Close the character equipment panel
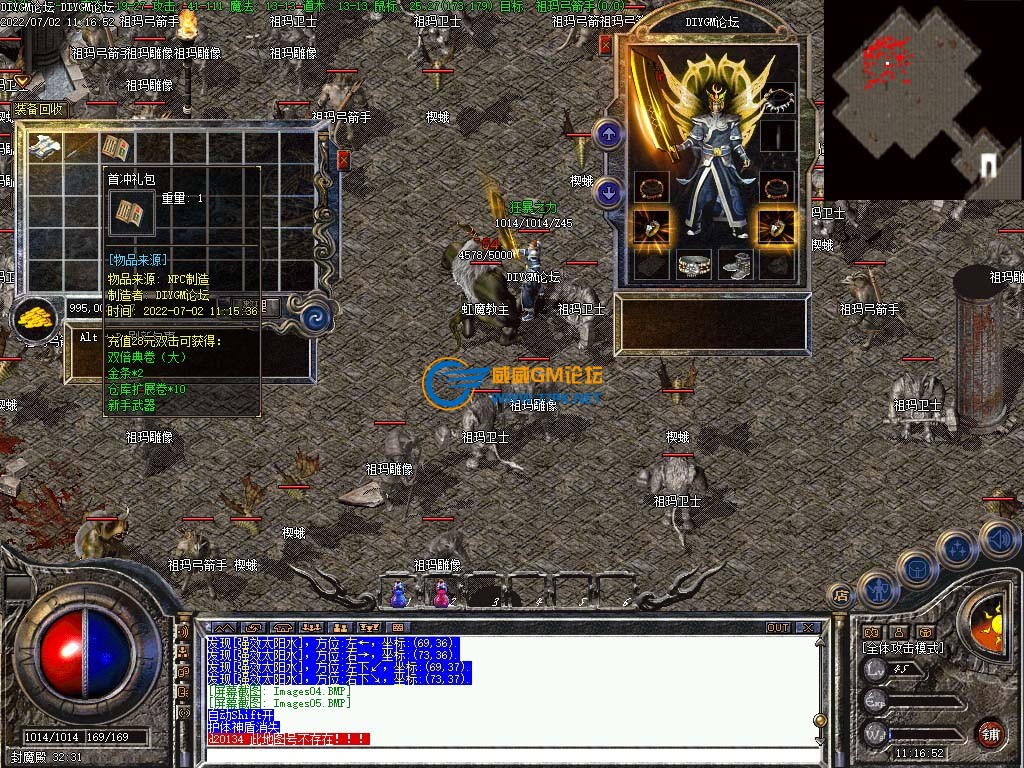Screen dimensions: 1024x768 604,44
